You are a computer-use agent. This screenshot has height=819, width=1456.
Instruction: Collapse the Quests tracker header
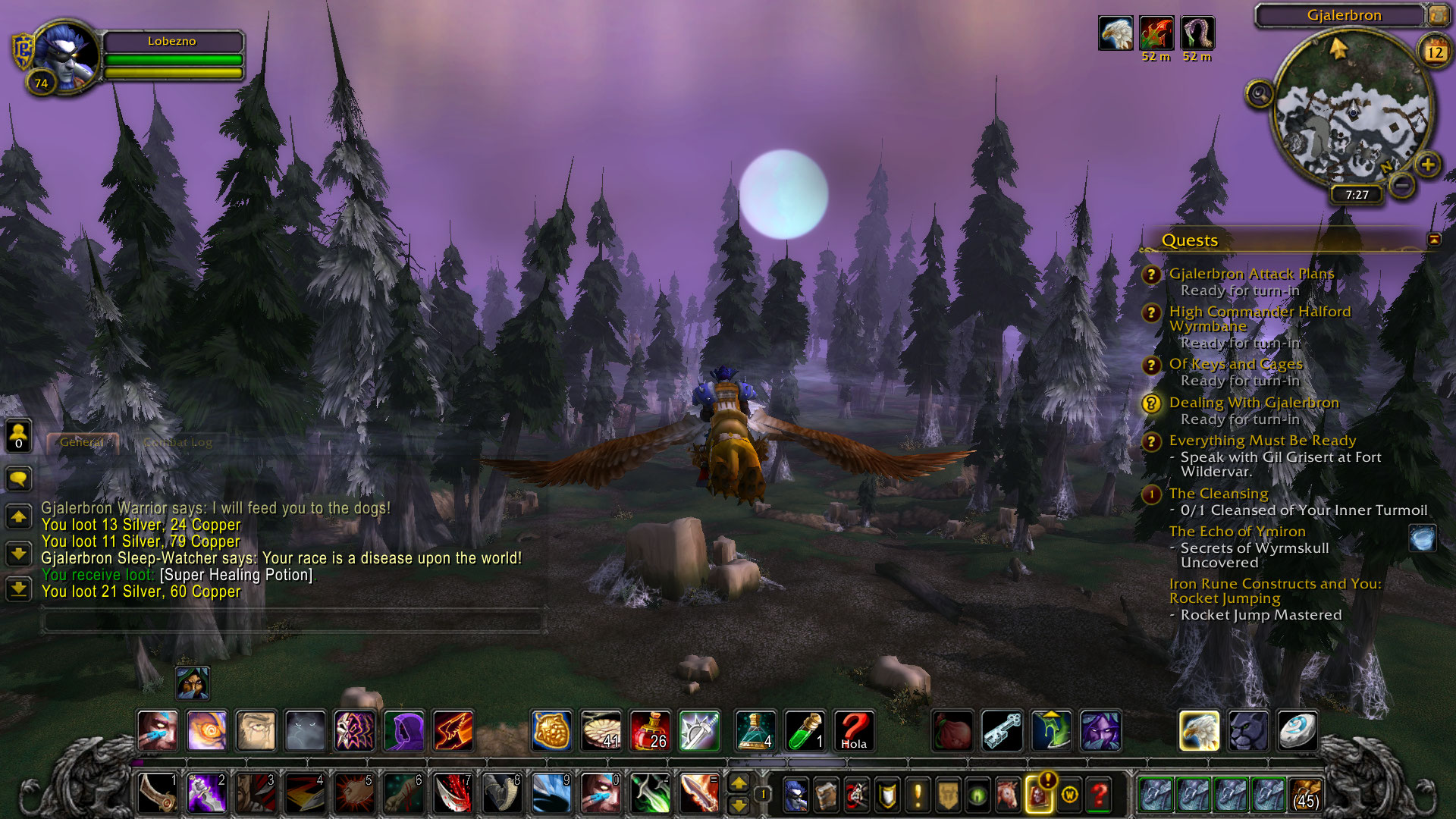click(1434, 240)
